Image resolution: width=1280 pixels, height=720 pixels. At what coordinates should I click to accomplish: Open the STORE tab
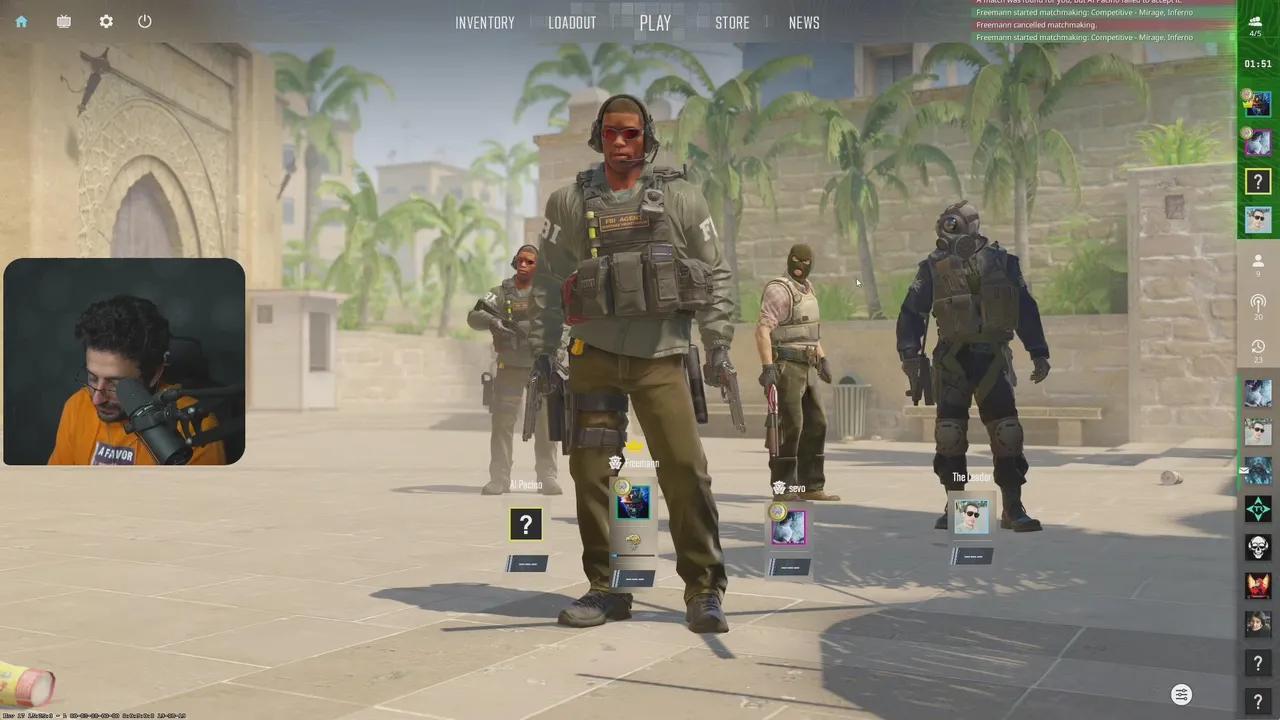(732, 22)
